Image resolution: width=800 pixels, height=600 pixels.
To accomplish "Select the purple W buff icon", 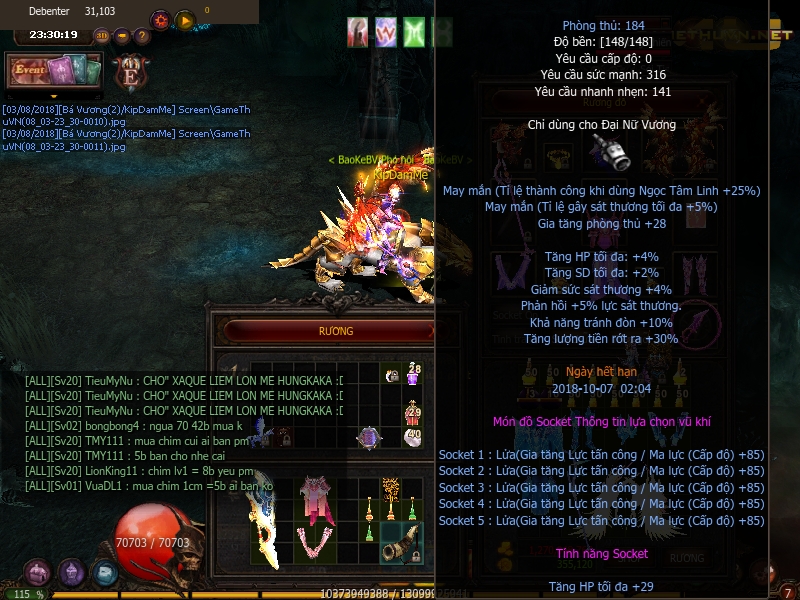I will 386,32.
